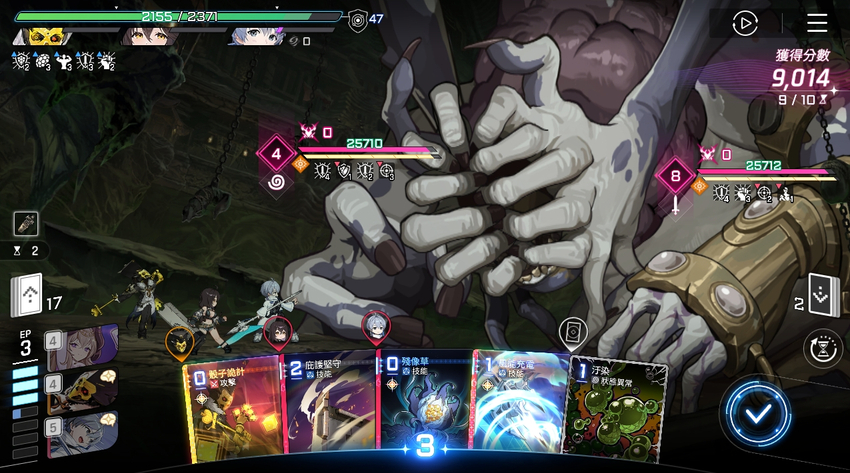The image size is (850, 473).
Task: Inspect the shield value 47 icon
Action: (x=358, y=18)
